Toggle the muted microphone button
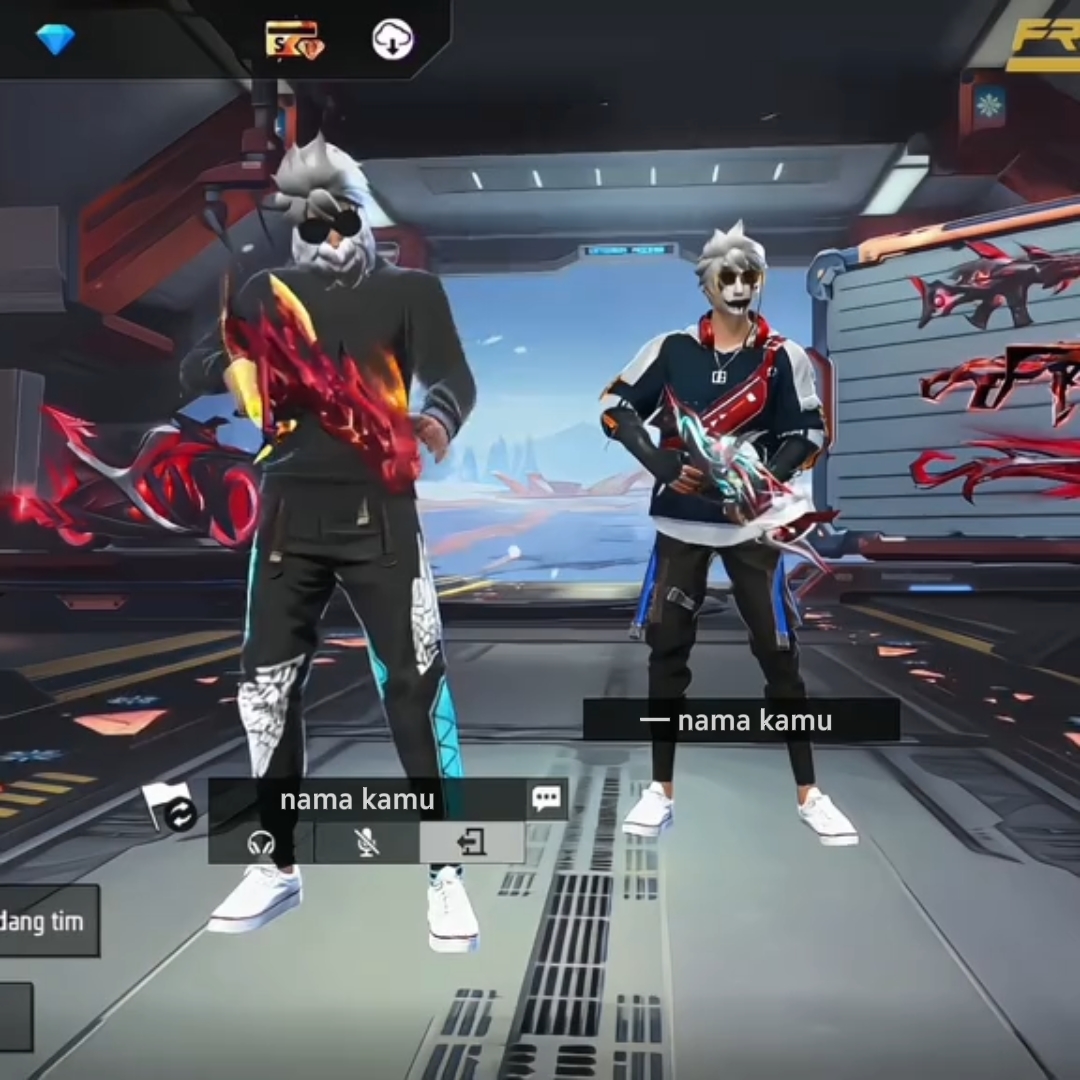Image resolution: width=1080 pixels, height=1080 pixels. (x=367, y=843)
